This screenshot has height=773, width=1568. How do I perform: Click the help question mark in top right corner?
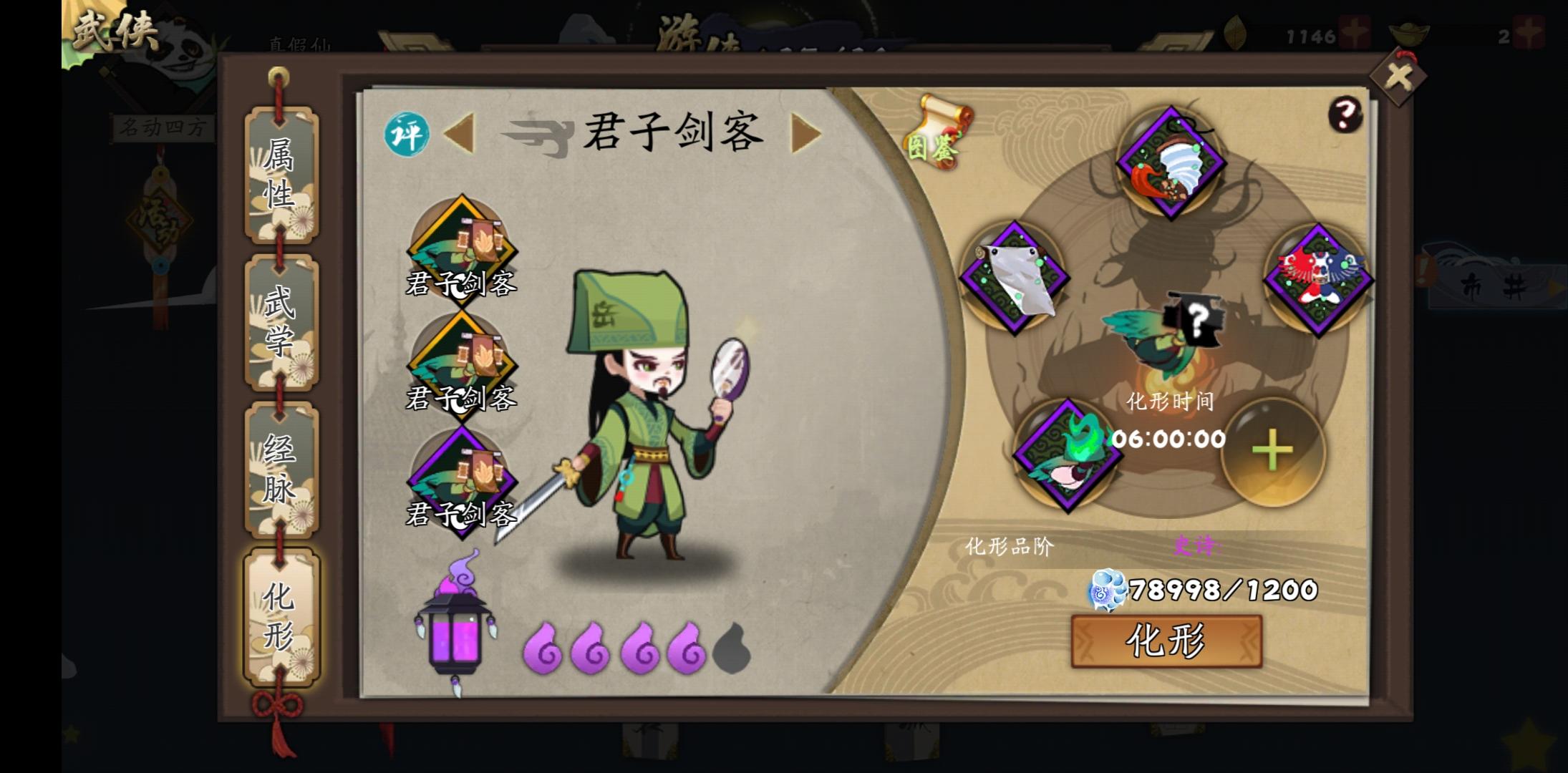click(x=1346, y=115)
